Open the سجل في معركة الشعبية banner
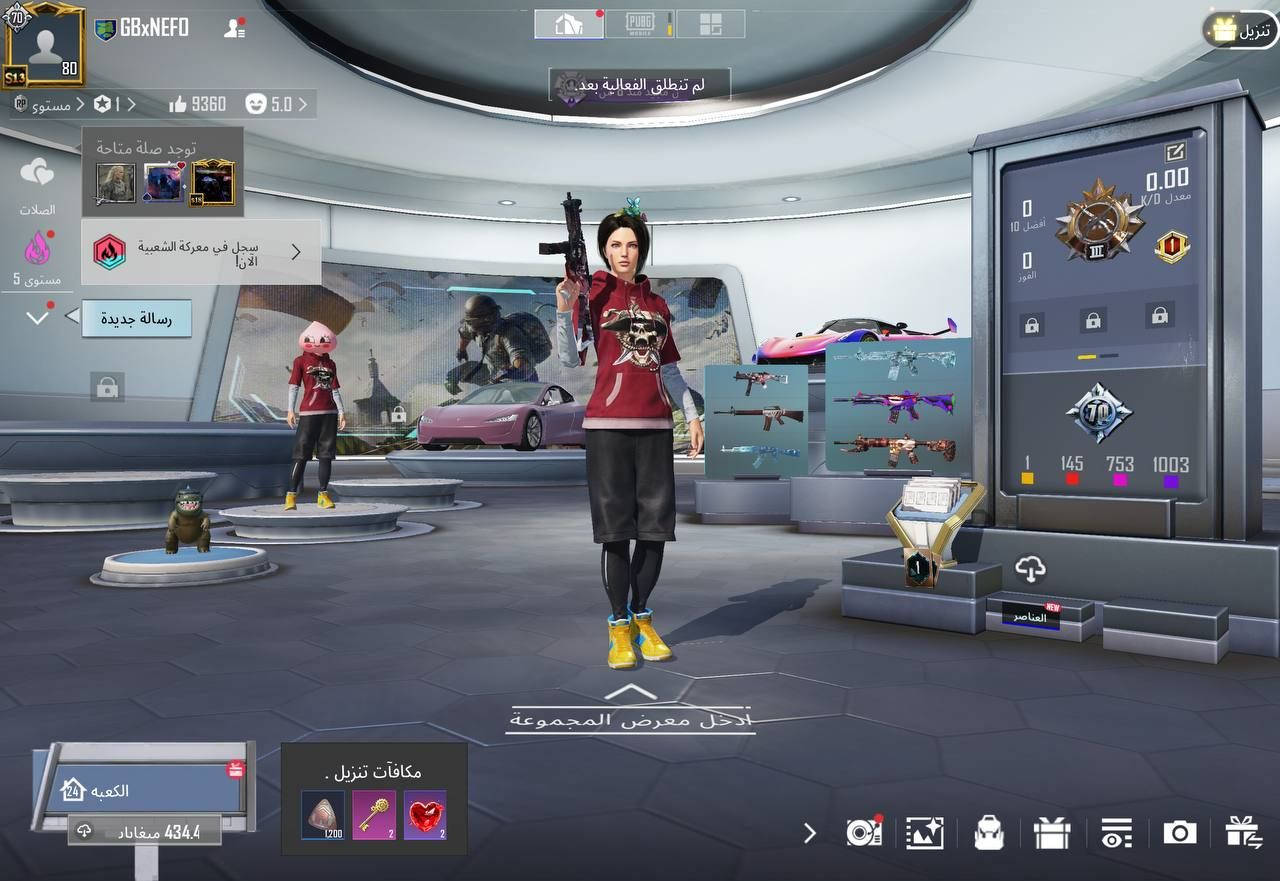Image resolution: width=1280 pixels, height=881 pixels. [x=201, y=252]
